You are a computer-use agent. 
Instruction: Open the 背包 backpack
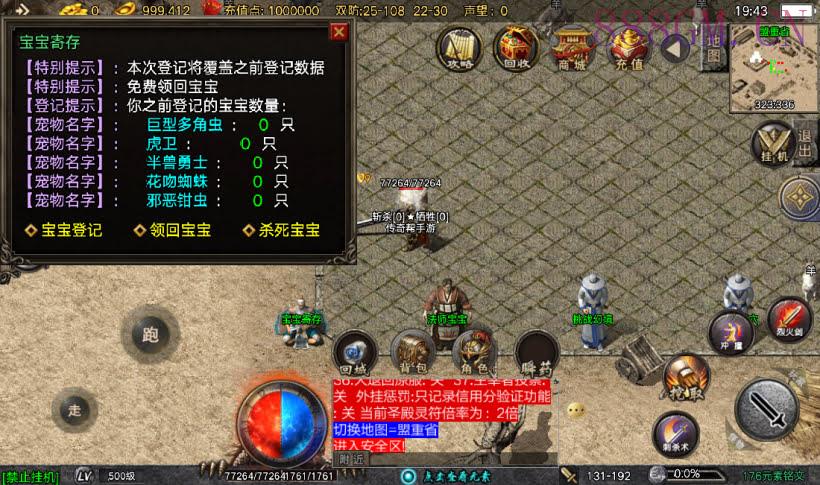[411, 350]
